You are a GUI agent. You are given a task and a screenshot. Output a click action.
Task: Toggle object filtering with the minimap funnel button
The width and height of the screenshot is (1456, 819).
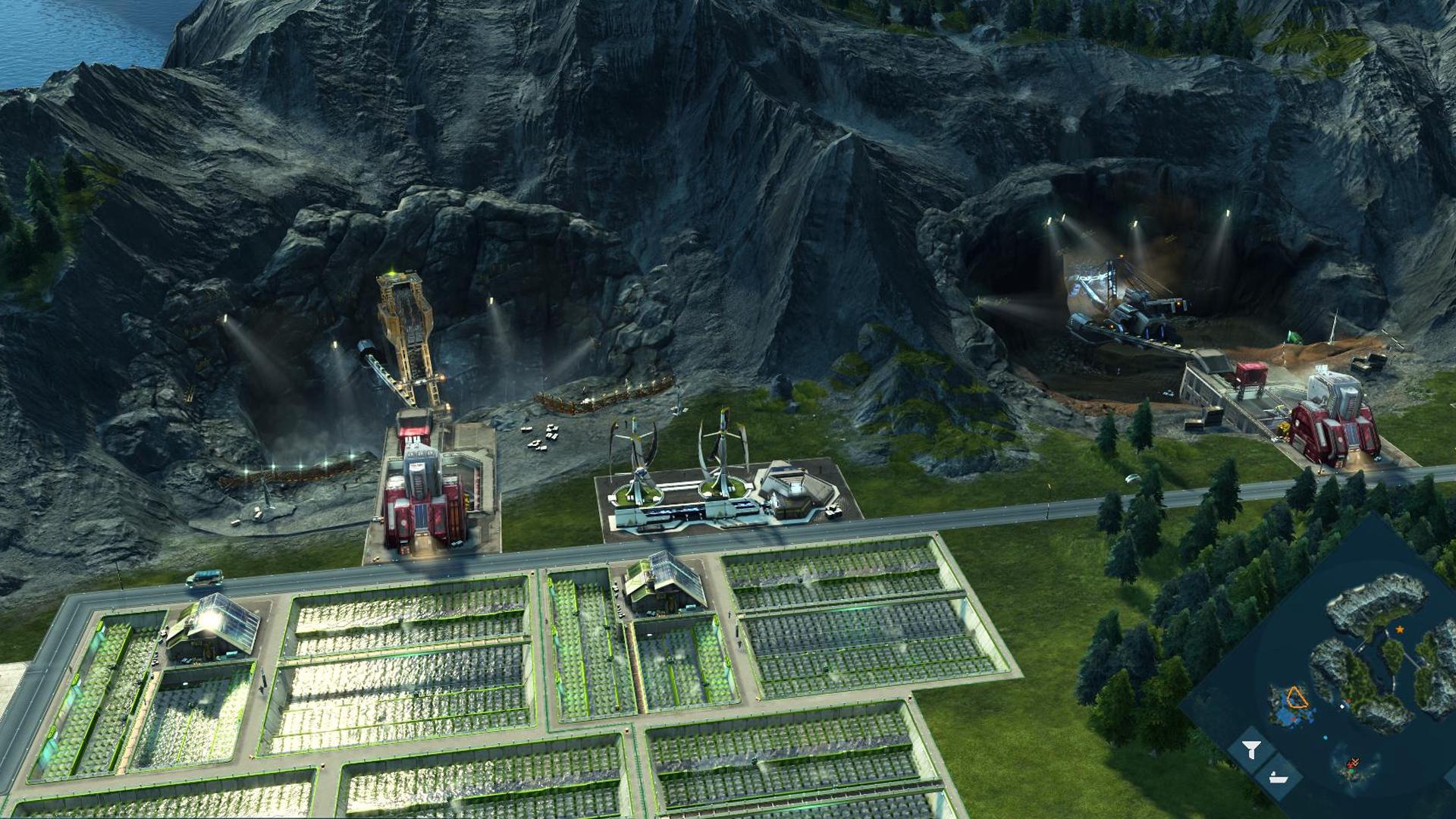pyautogui.click(x=1250, y=749)
